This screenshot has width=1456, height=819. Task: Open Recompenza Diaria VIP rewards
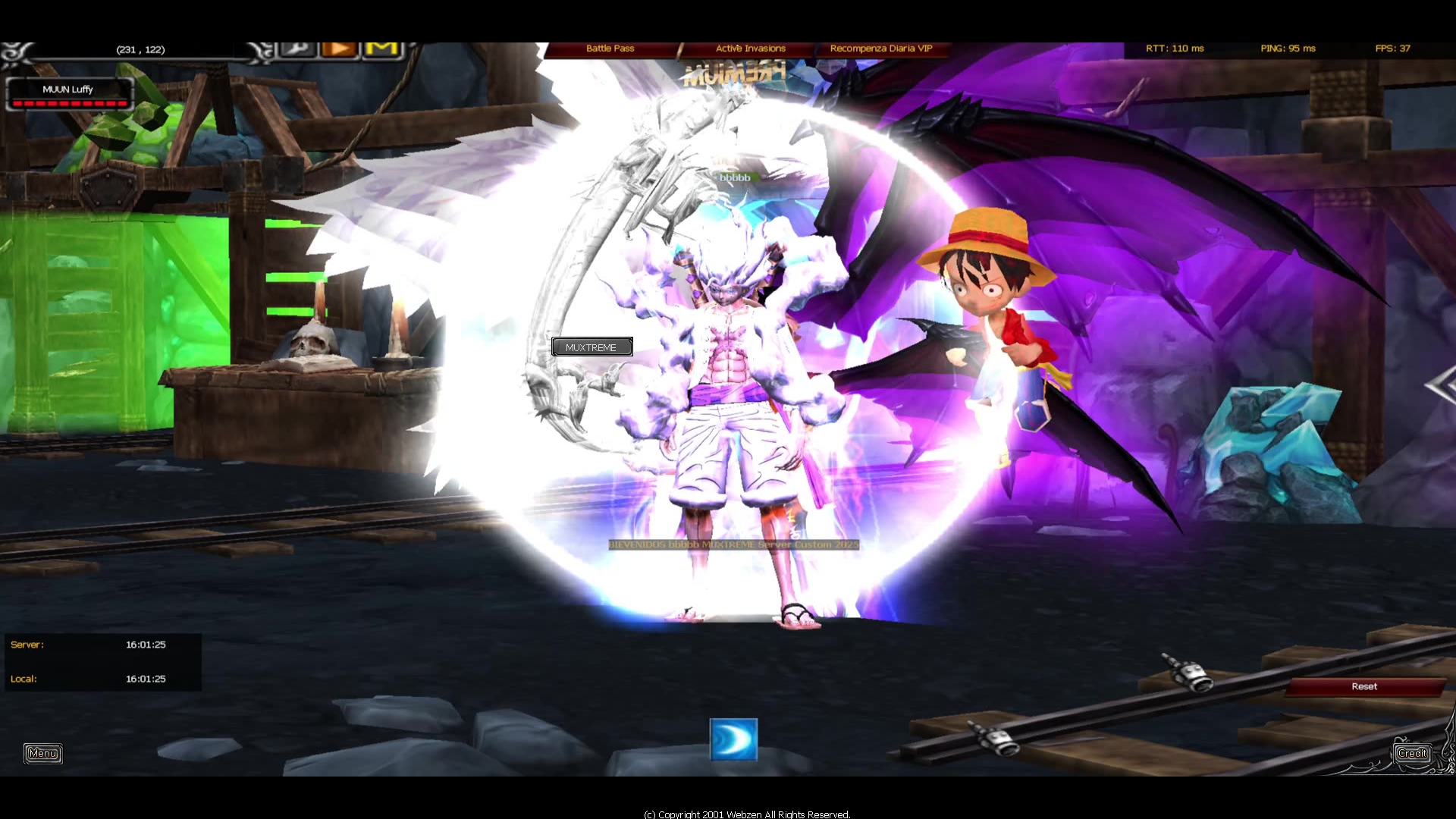pos(882,48)
